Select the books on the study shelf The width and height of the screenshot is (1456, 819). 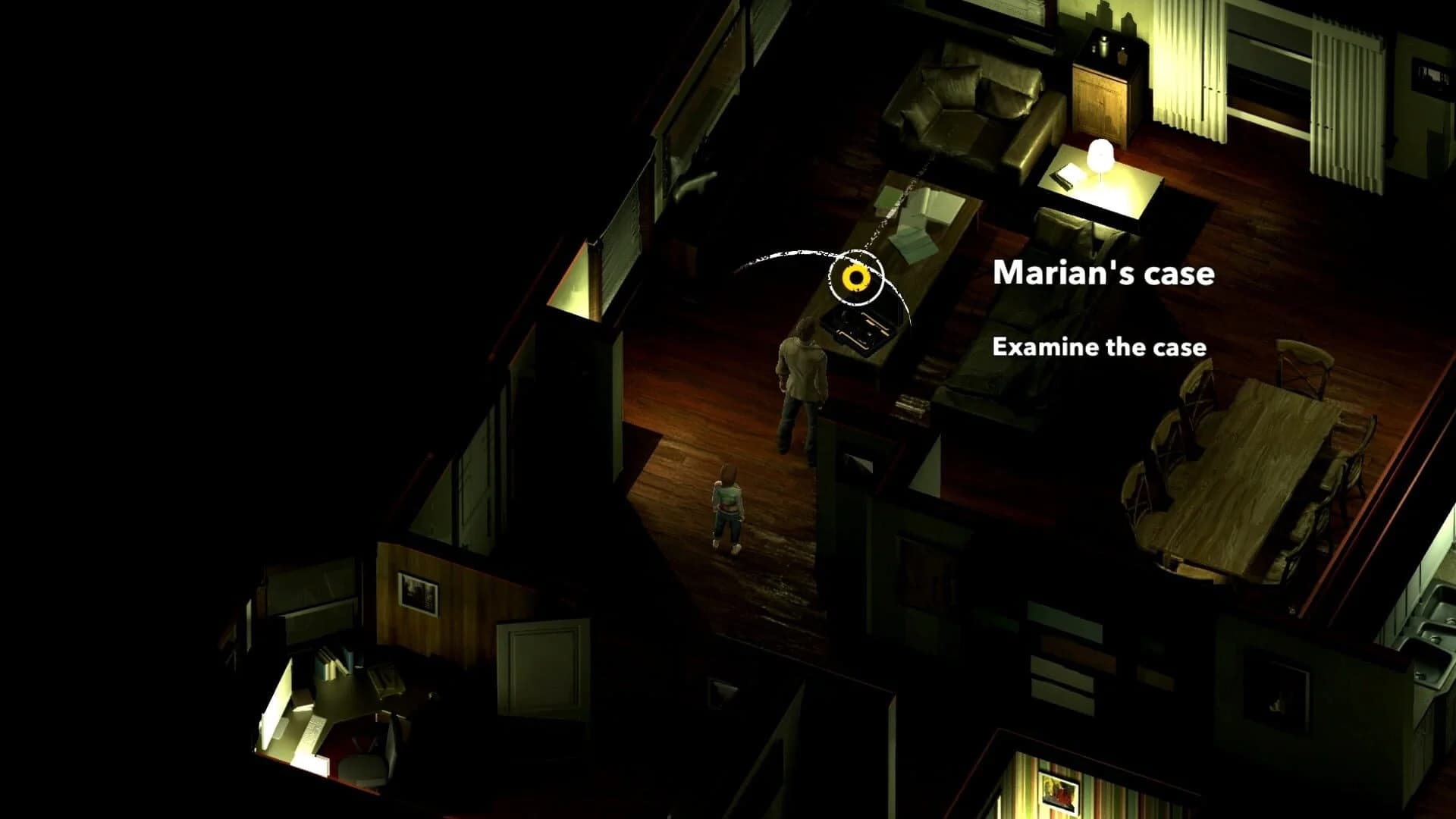click(330, 664)
